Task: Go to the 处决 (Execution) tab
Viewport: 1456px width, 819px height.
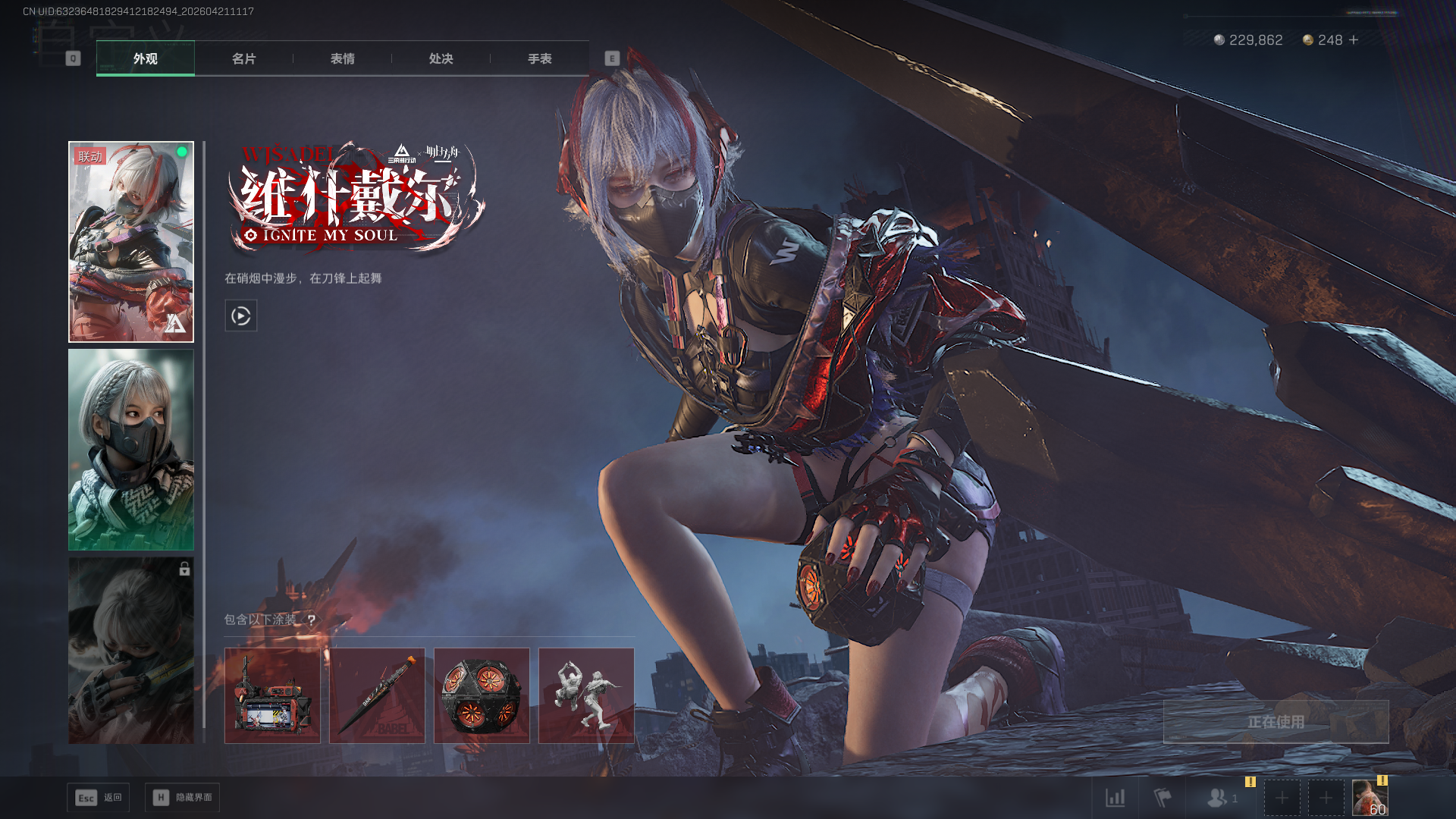Action: 441,58
